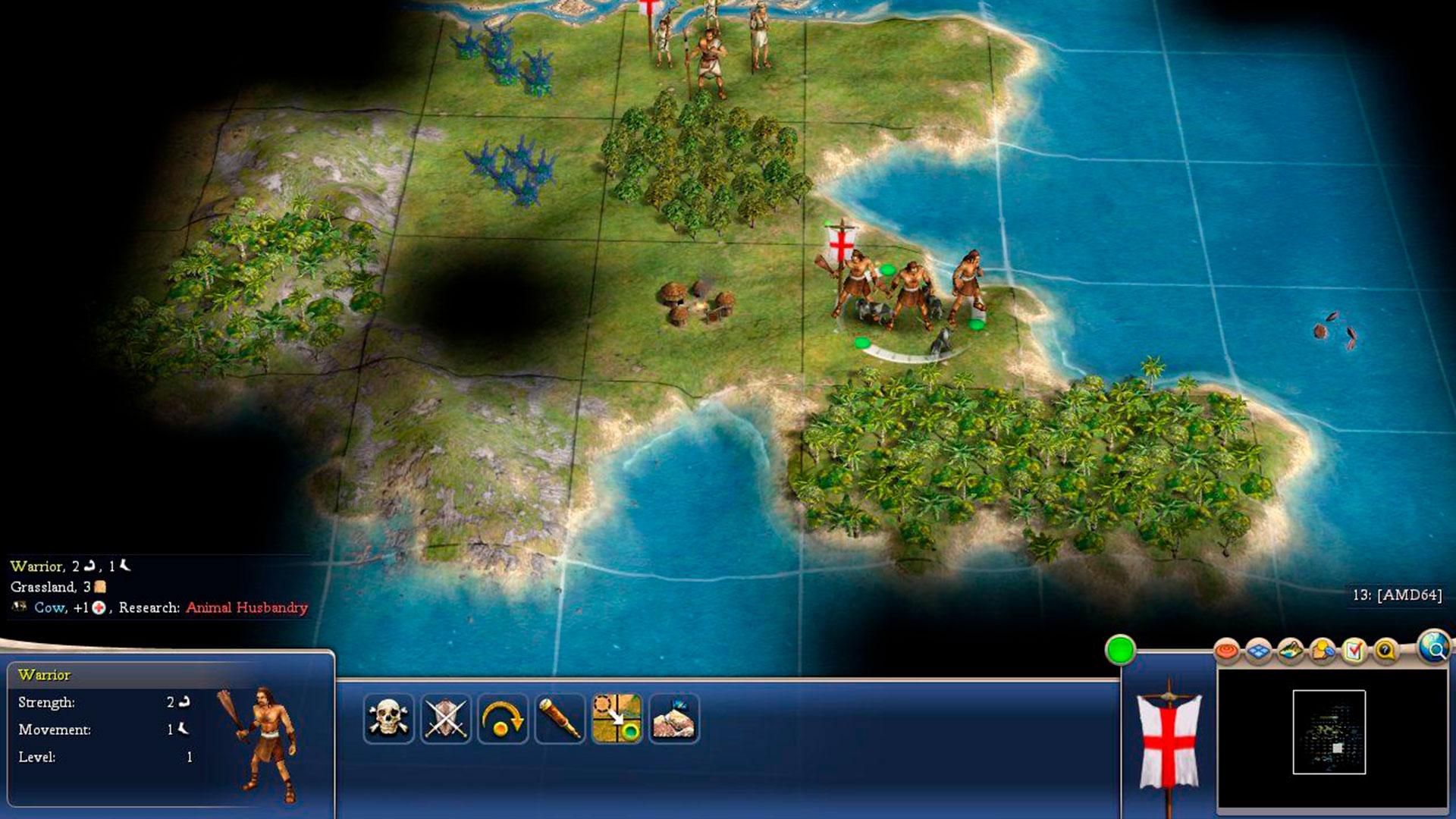Click the minimap to recenter the view
Viewport: 1456px width, 819px height.
point(1329,732)
